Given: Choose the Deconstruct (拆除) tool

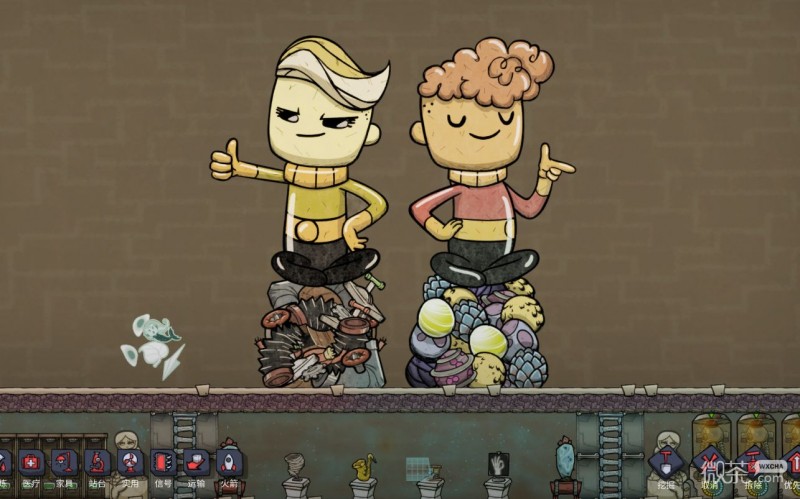Looking at the screenshot, I should coord(752,463).
